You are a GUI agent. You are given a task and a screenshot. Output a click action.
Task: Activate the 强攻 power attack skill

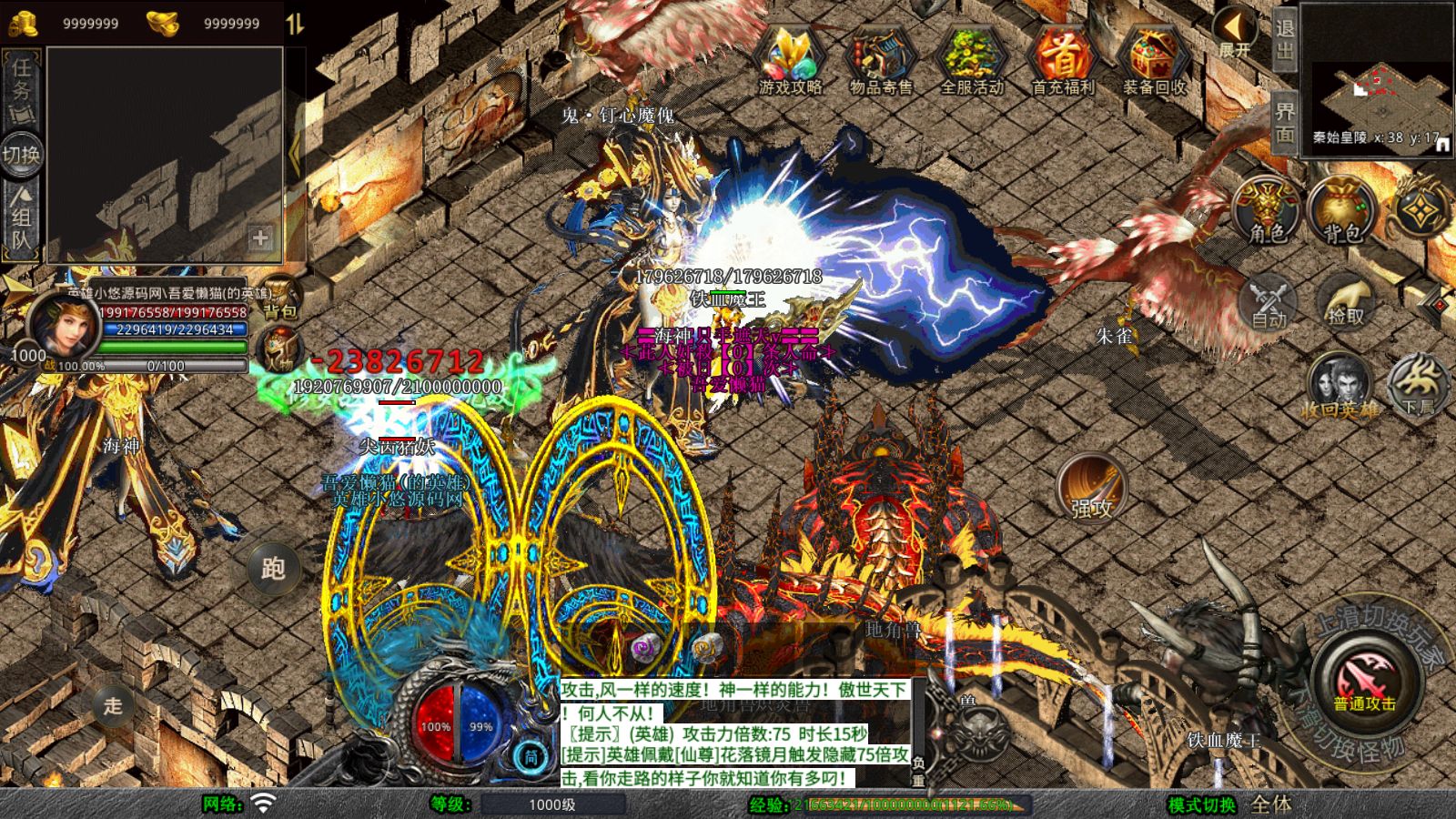(1091, 488)
